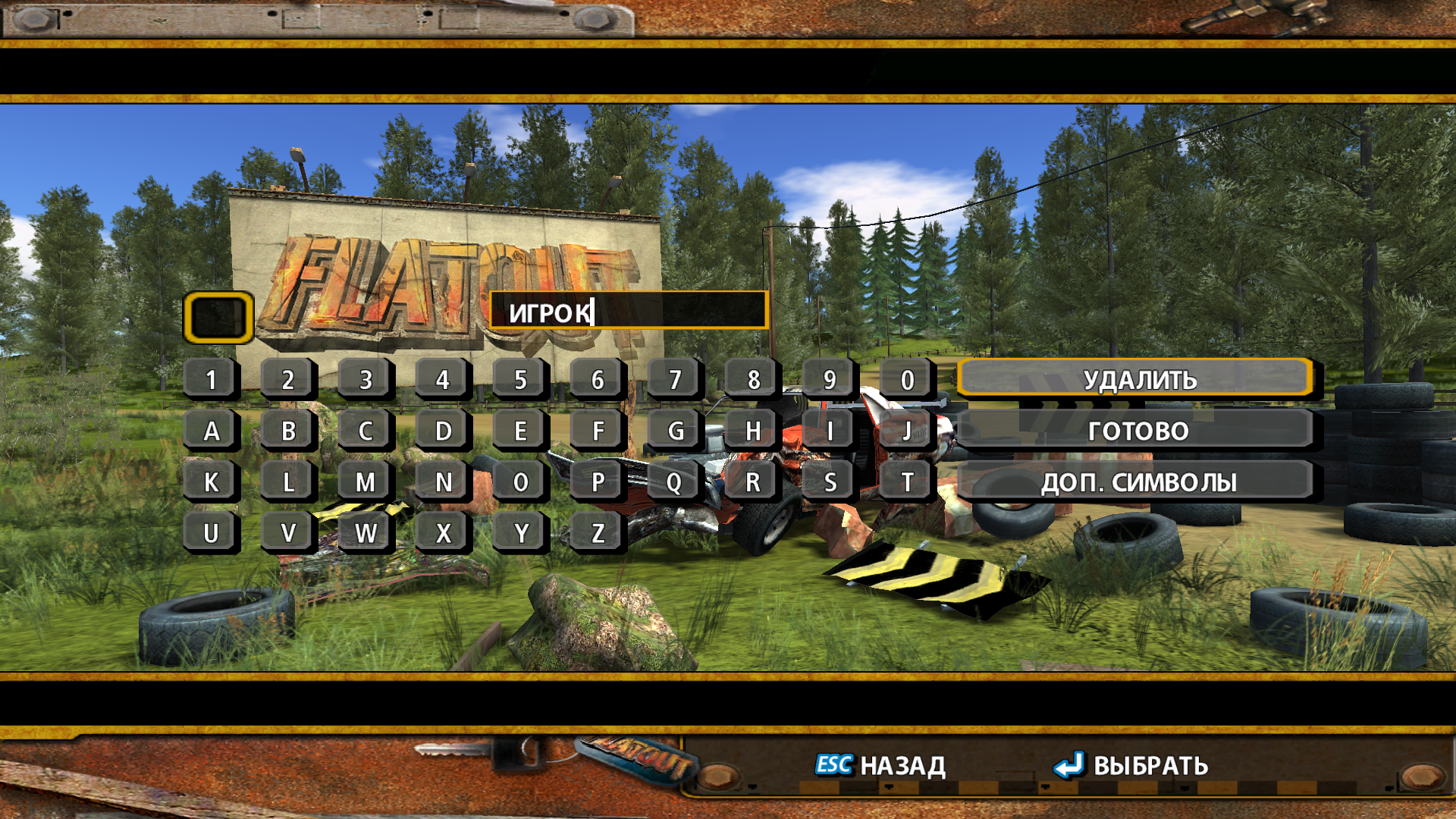
Task: Select the number 0 key
Action: (907, 379)
